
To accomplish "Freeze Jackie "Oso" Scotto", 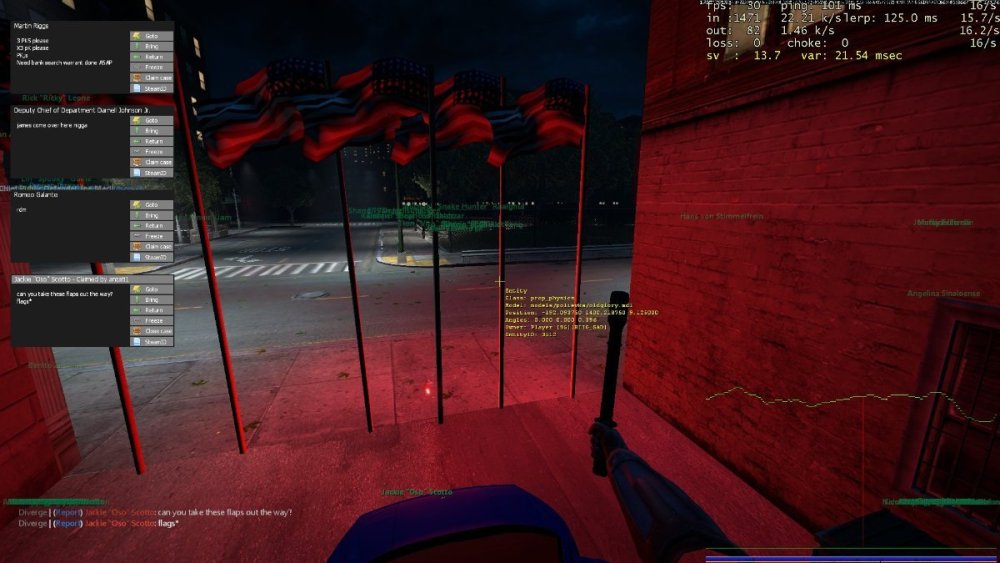I will tap(151, 320).
